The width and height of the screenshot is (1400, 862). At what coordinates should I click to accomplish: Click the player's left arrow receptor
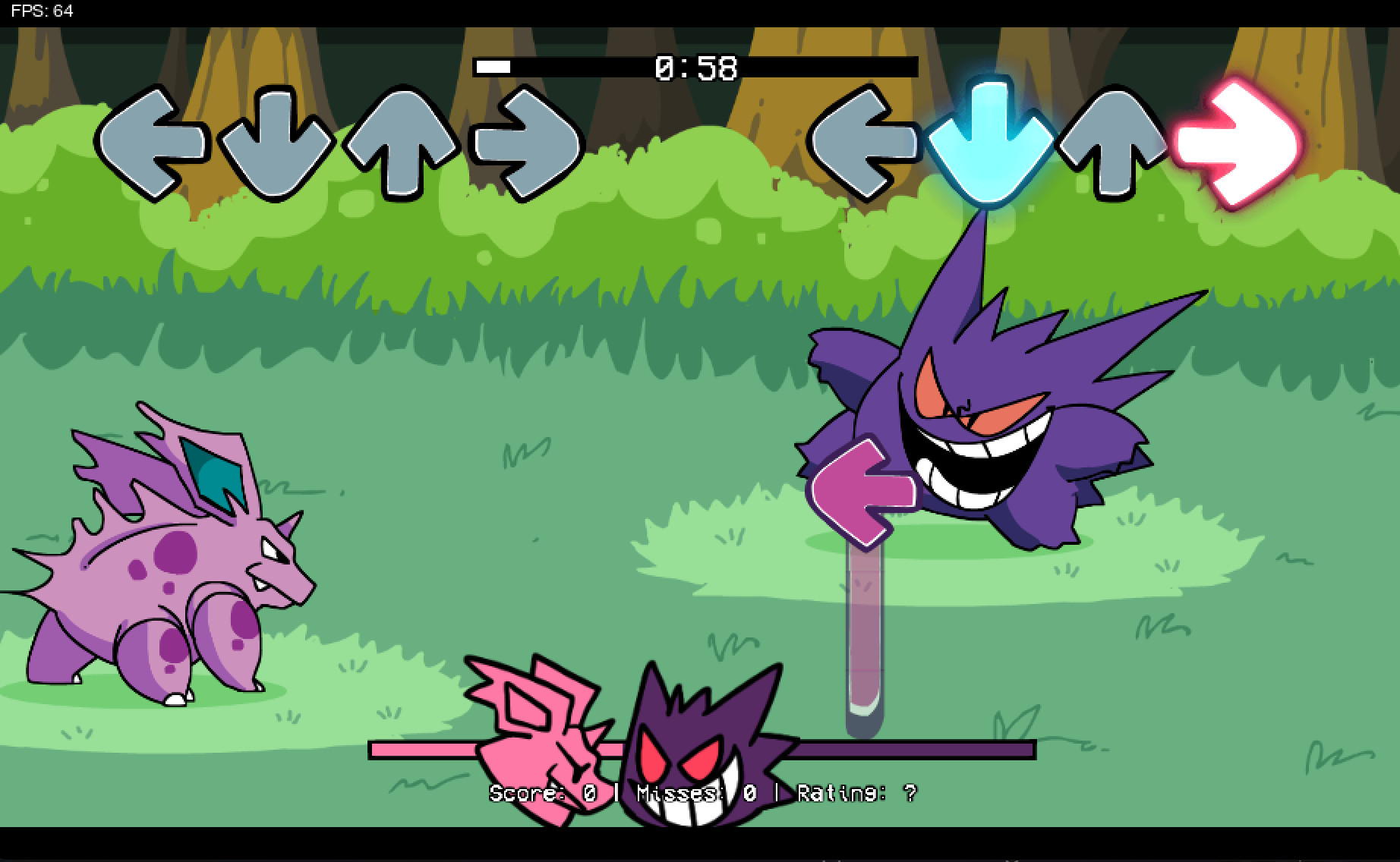tap(862, 144)
